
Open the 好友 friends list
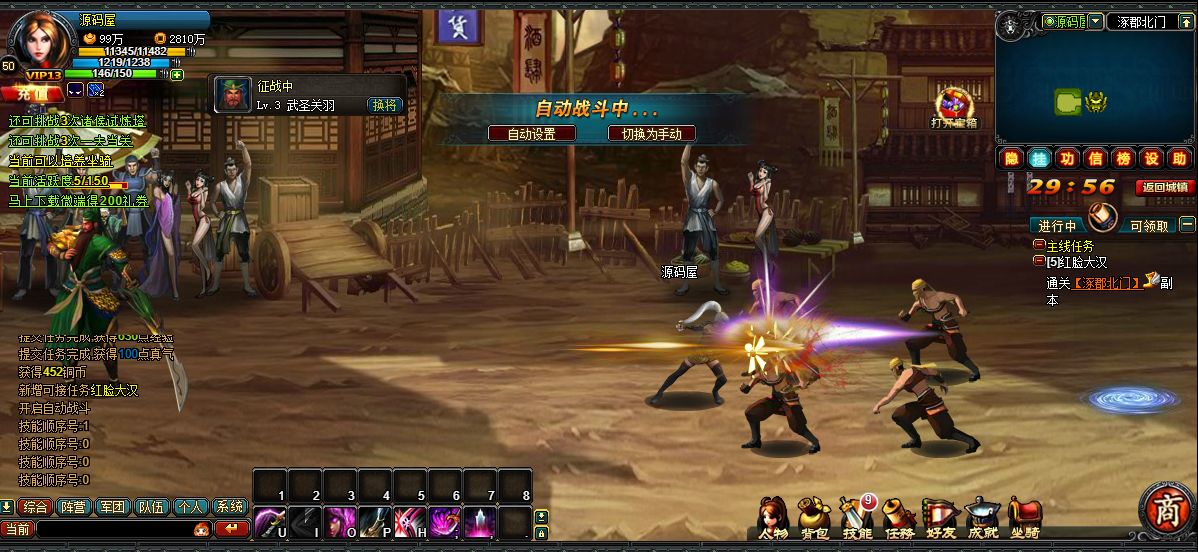pos(940,516)
